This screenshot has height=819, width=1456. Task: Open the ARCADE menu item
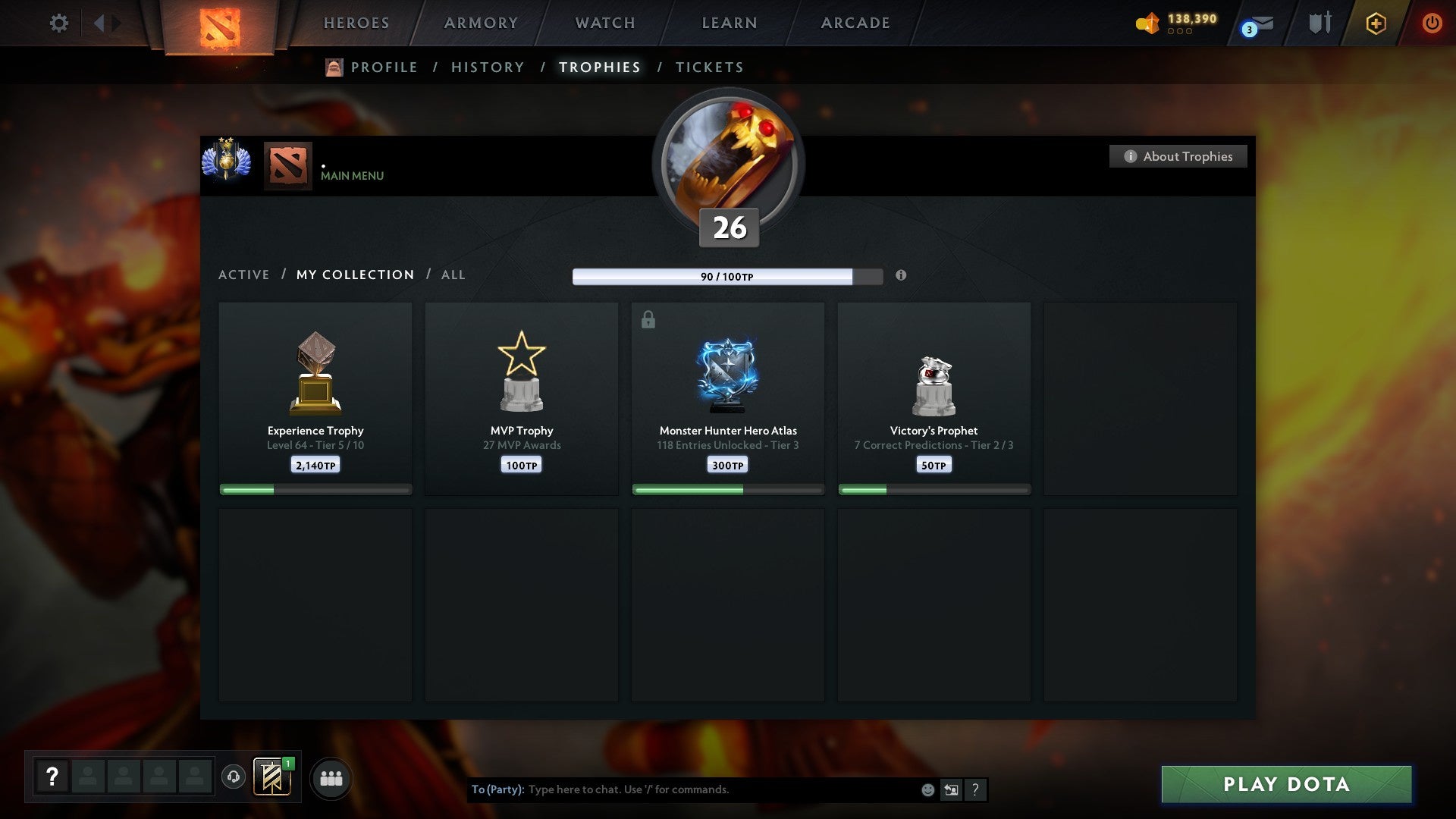(x=854, y=23)
